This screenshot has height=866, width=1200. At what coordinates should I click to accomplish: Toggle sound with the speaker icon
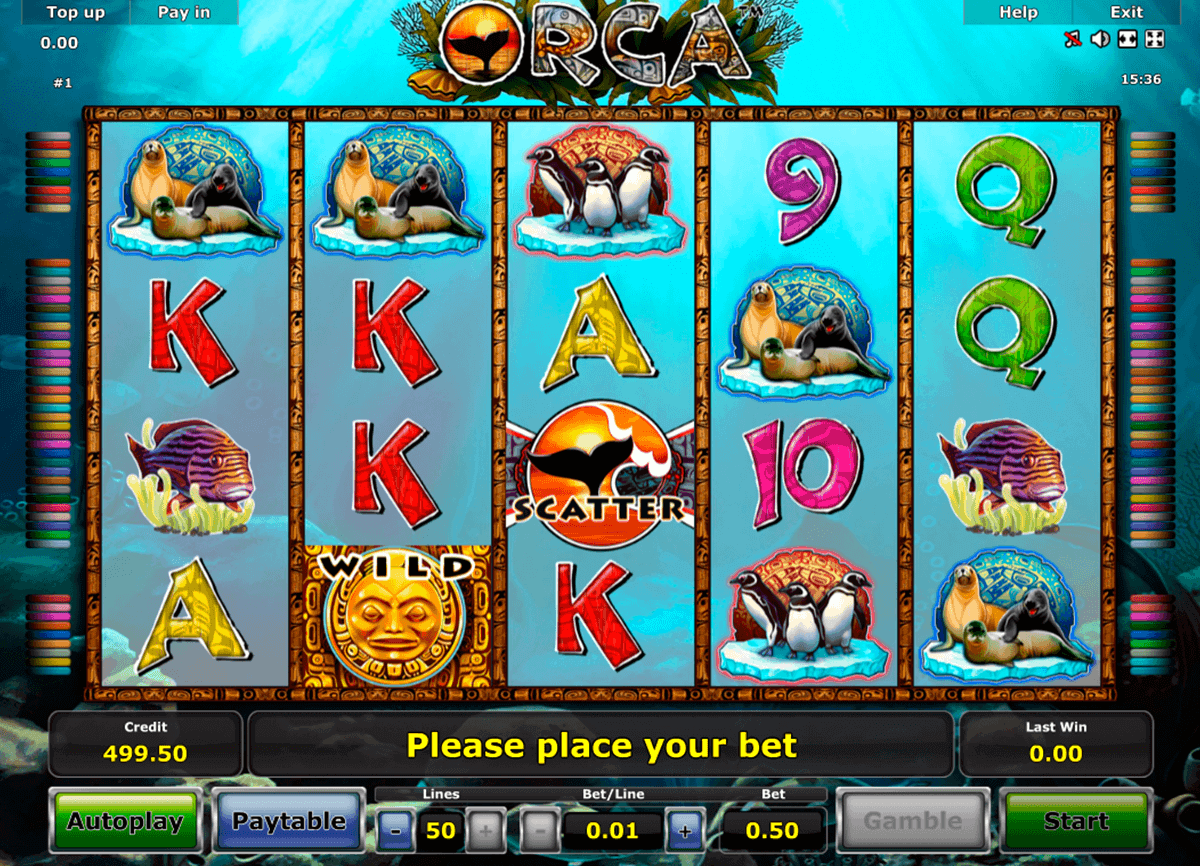click(x=1100, y=40)
